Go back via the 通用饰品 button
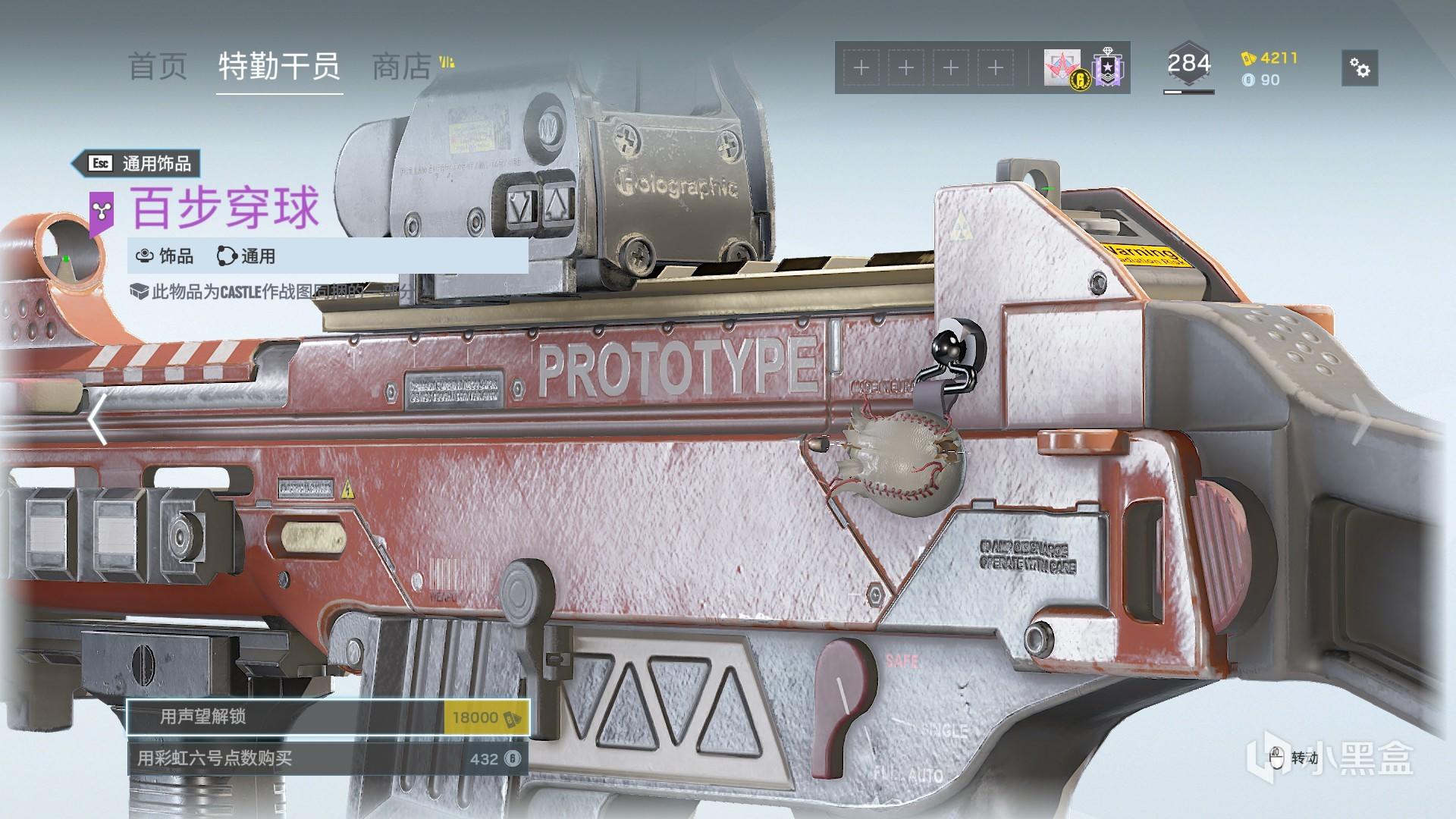Image resolution: width=1456 pixels, height=819 pixels. pyautogui.click(x=136, y=163)
